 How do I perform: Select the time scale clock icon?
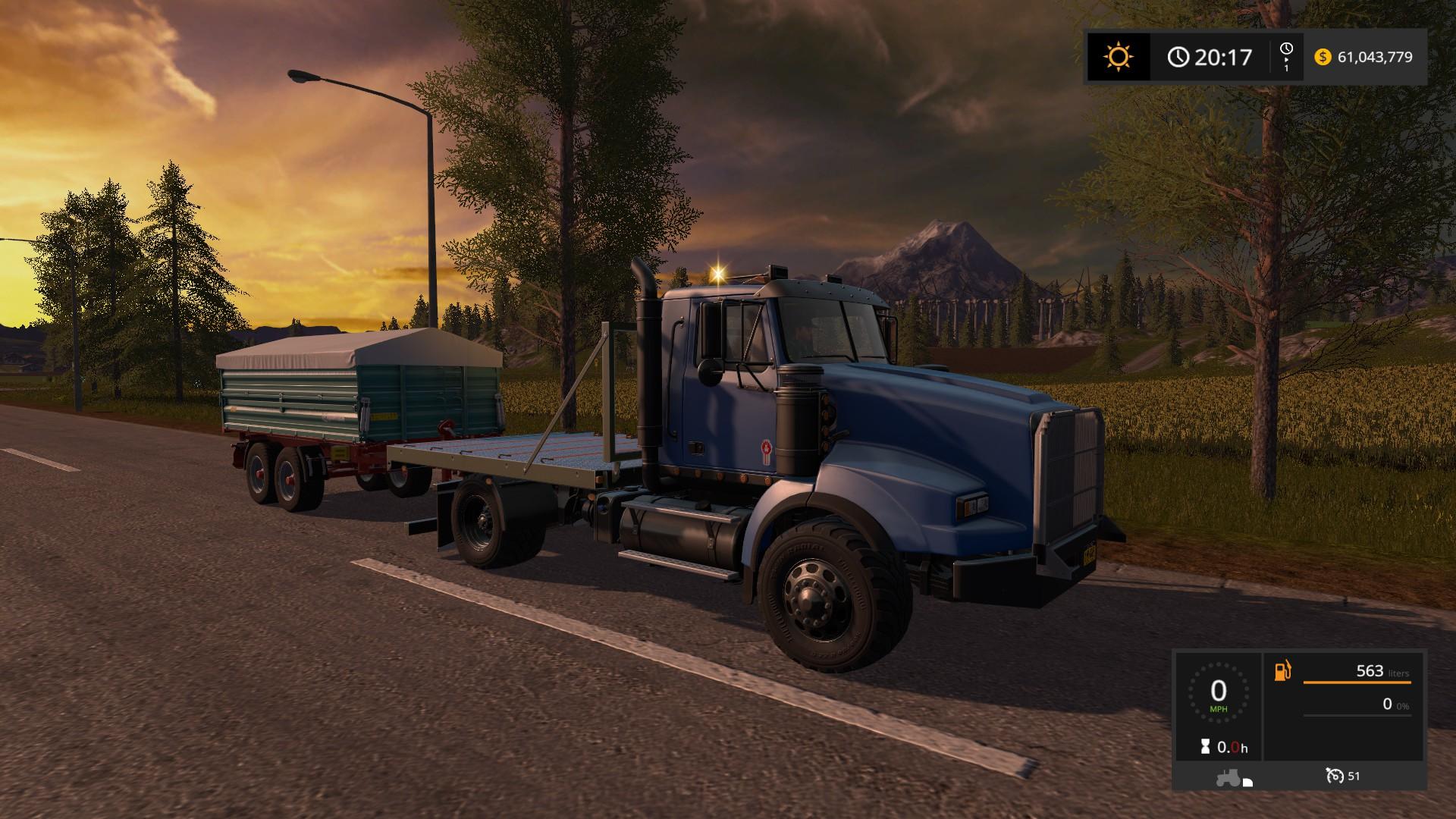(1286, 51)
